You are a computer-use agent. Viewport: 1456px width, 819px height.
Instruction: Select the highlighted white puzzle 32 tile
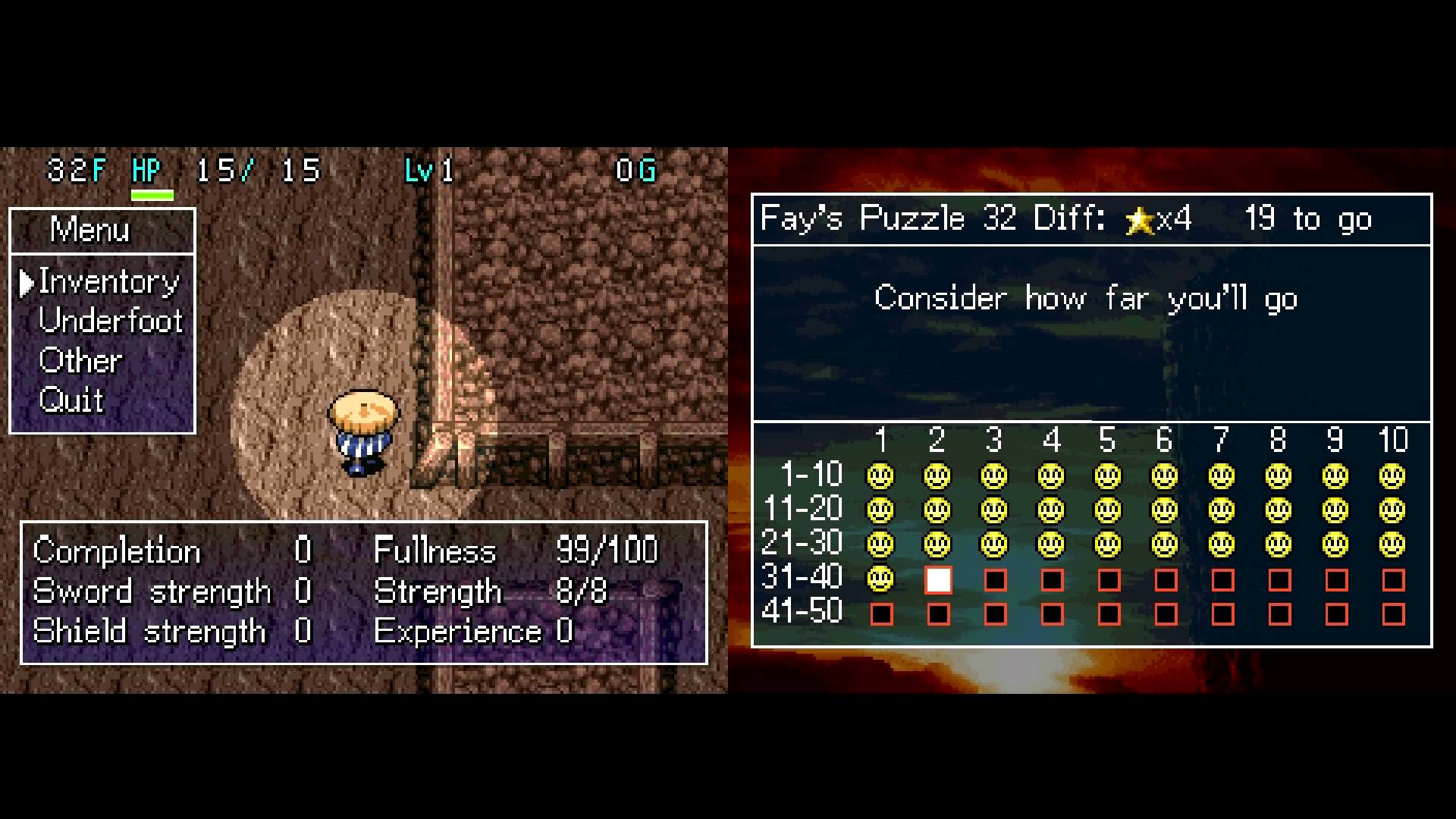(938, 580)
